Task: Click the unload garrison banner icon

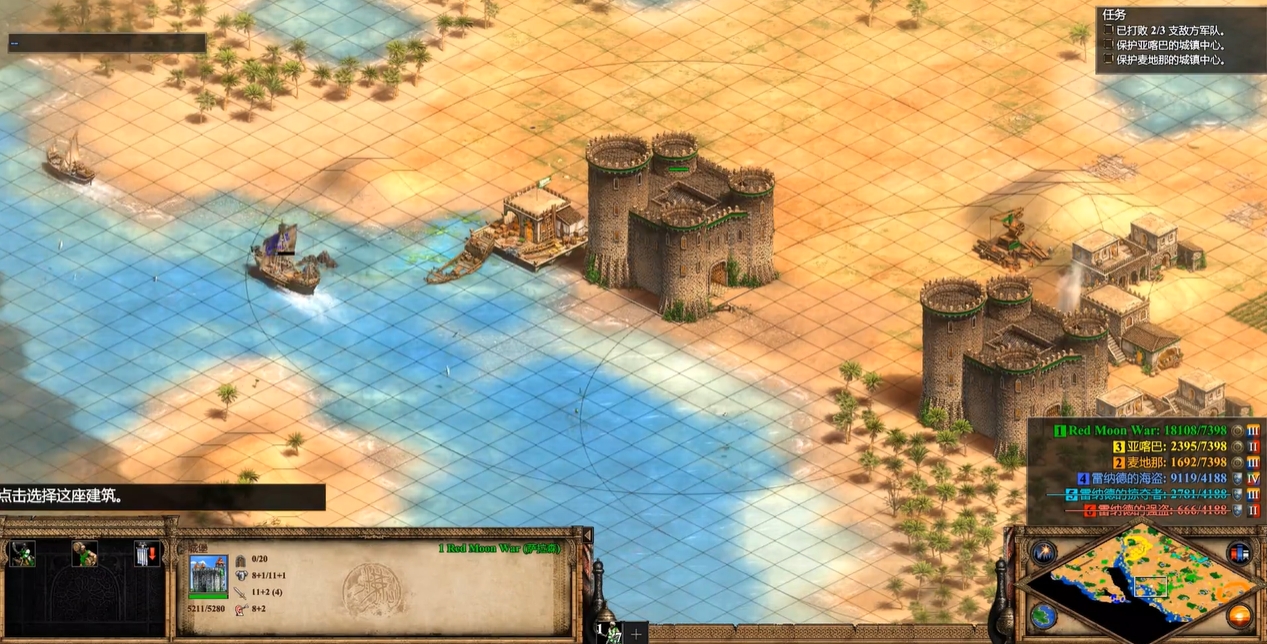Action: click(x=147, y=554)
